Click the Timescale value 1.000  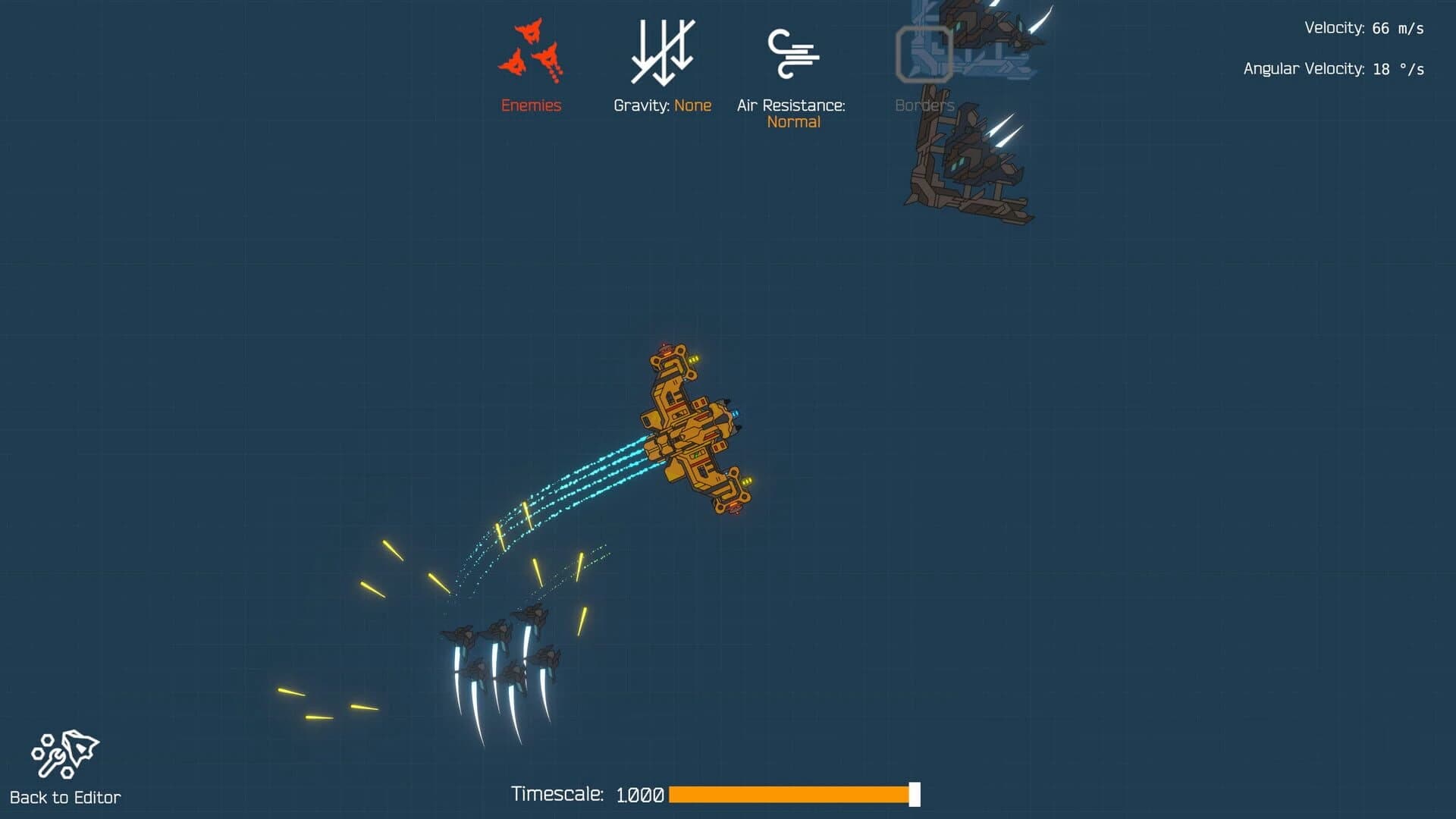[639, 795]
